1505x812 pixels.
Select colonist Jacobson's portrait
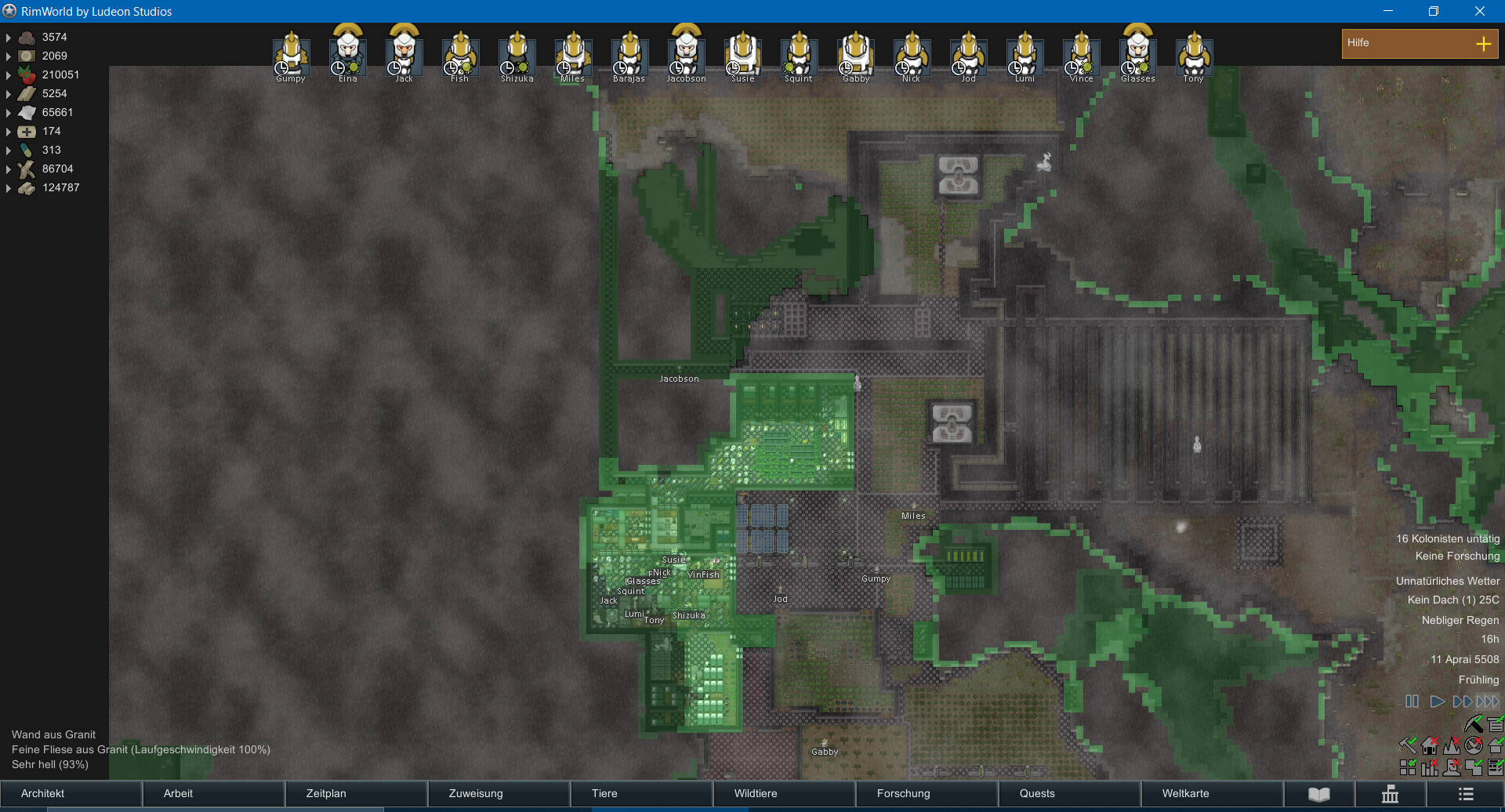(686, 53)
